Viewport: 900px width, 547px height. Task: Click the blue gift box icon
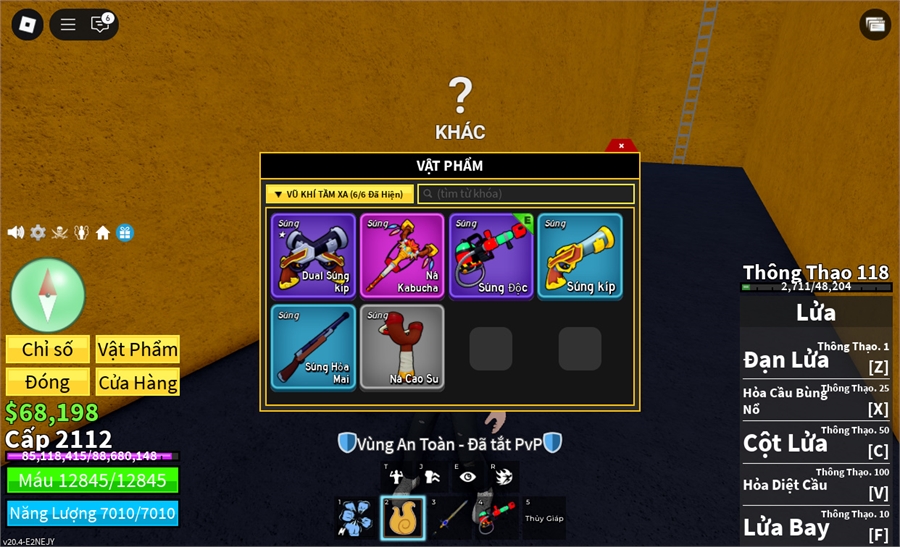[x=124, y=232]
